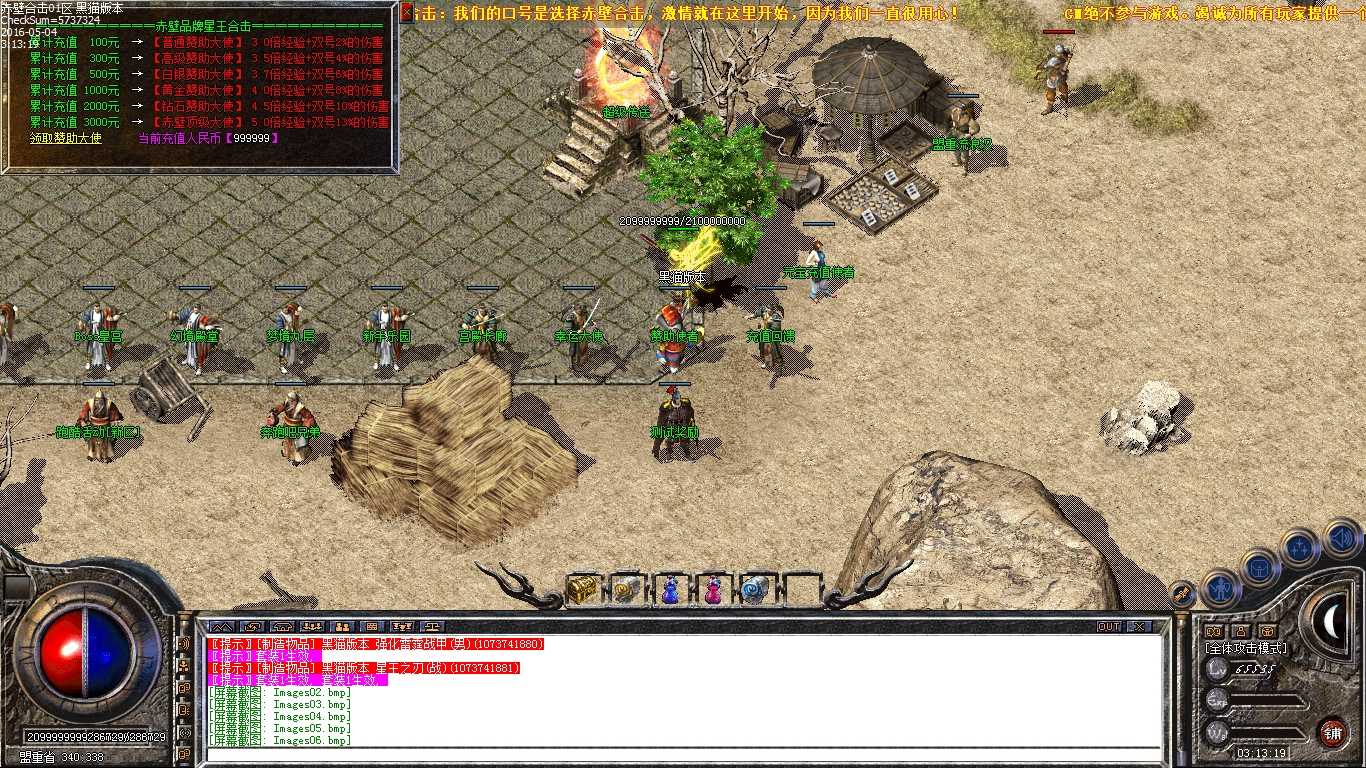This screenshot has height=768, width=1366.
Task: Open the character status icon on the skill ring
Action: [1220, 588]
